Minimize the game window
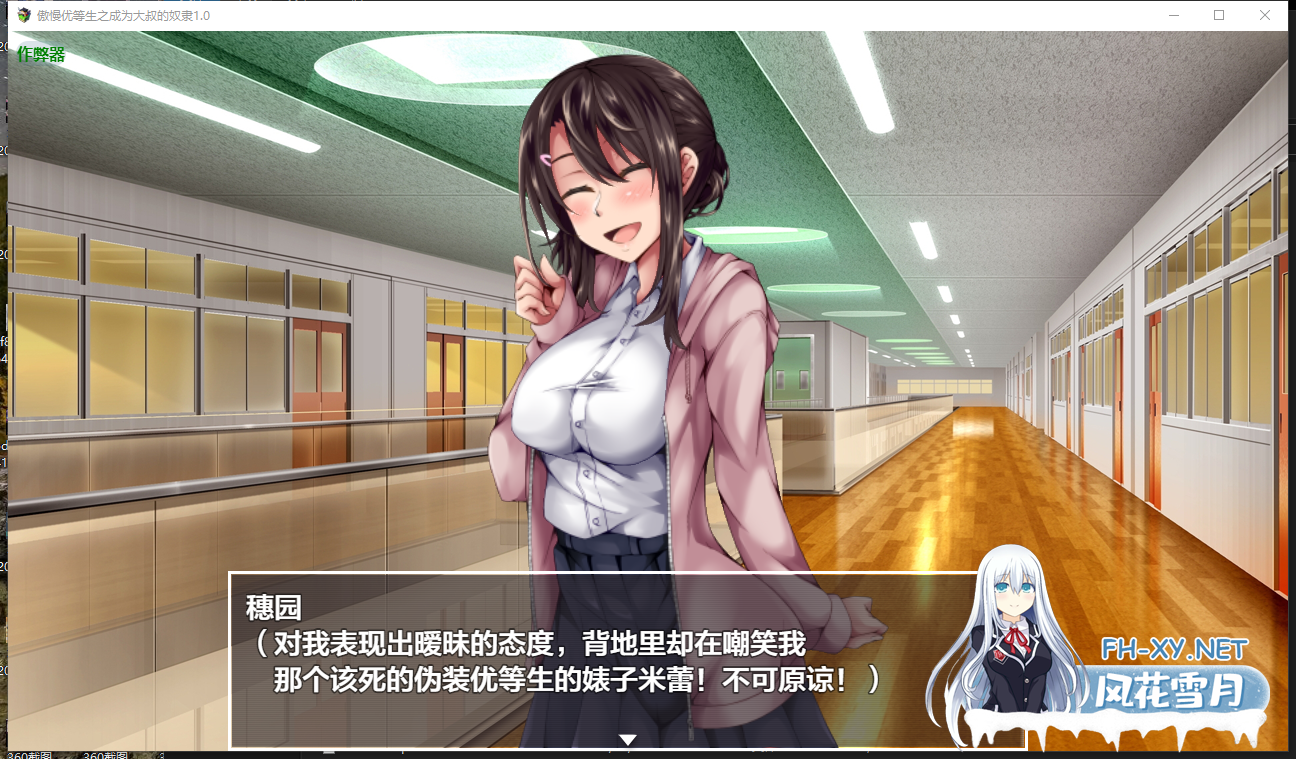Image resolution: width=1296 pixels, height=759 pixels. click(x=1172, y=15)
